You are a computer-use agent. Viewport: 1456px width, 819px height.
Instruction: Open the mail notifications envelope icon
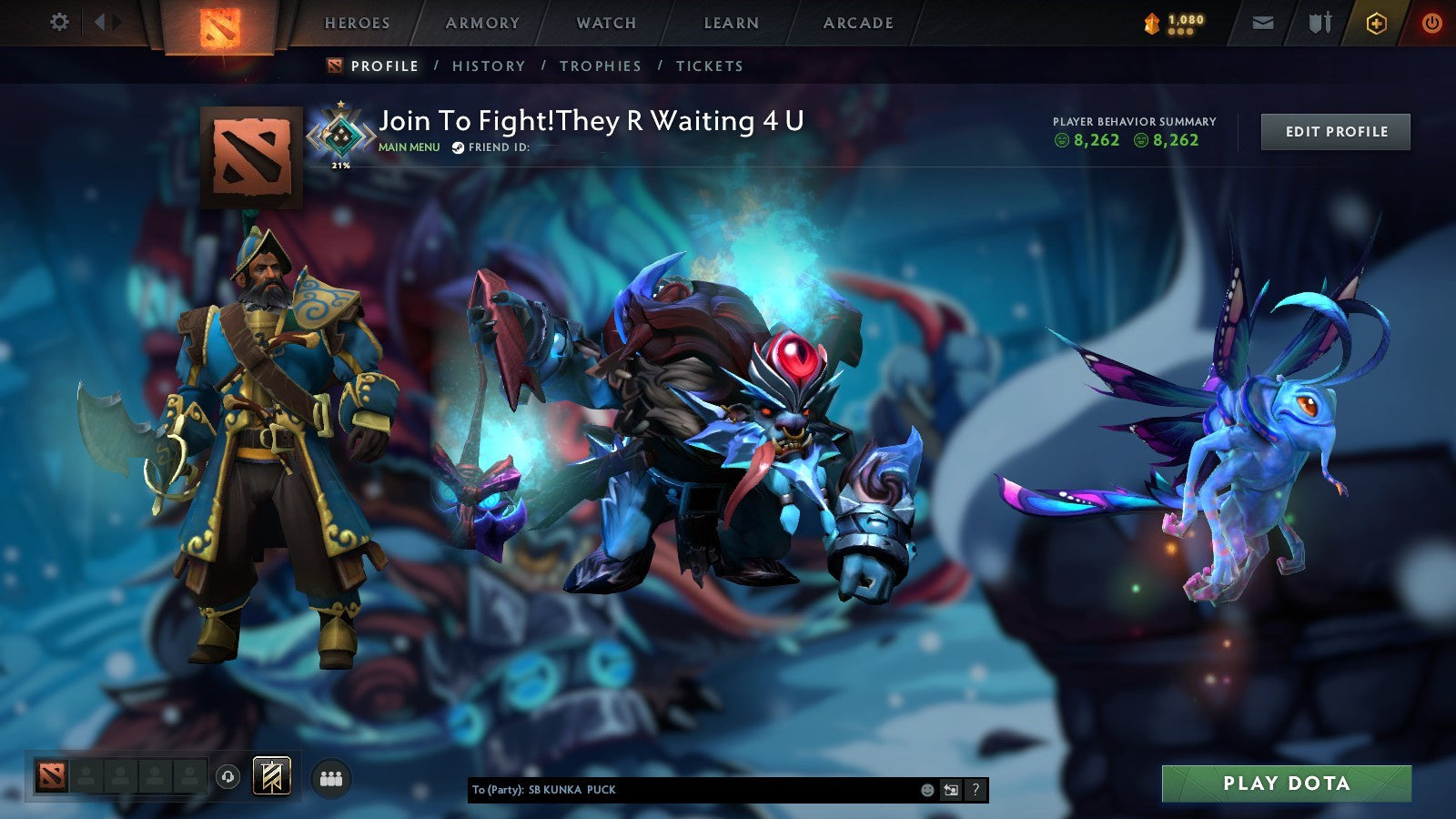(x=1261, y=22)
